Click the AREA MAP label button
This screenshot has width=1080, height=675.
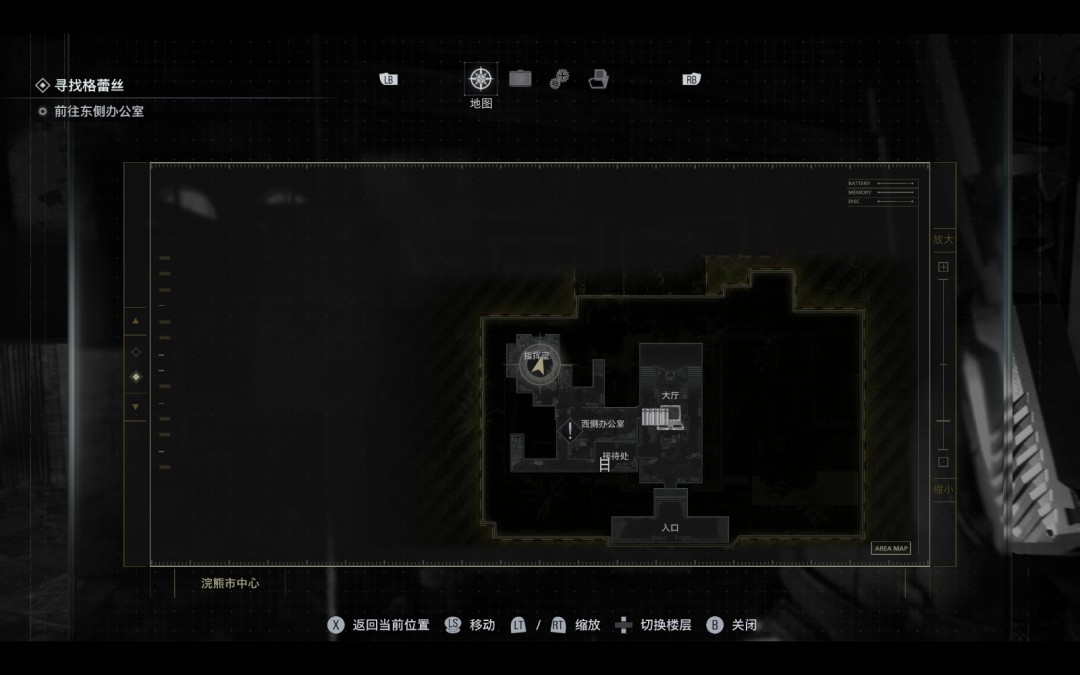891,548
